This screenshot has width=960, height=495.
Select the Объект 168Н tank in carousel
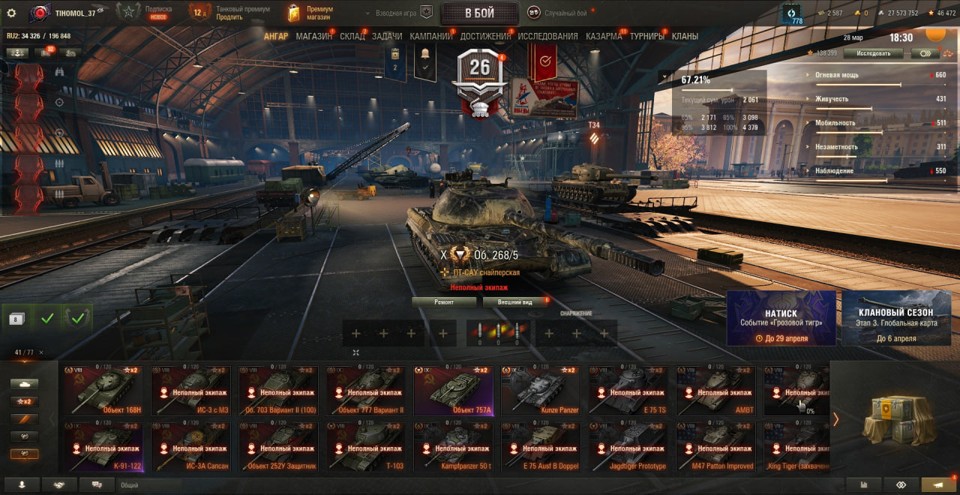coord(103,390)
